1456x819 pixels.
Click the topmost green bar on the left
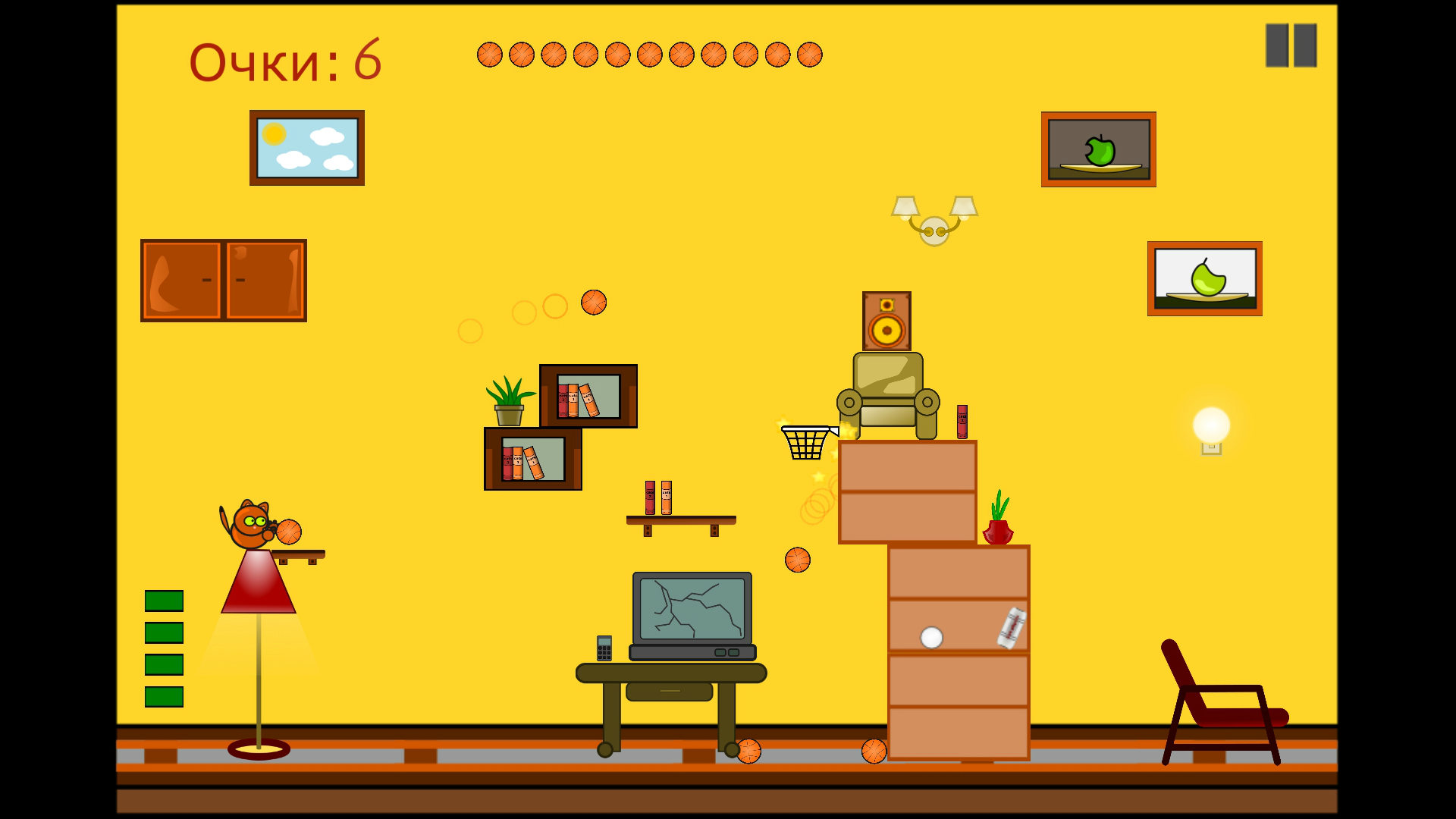(x=165, y=601)
